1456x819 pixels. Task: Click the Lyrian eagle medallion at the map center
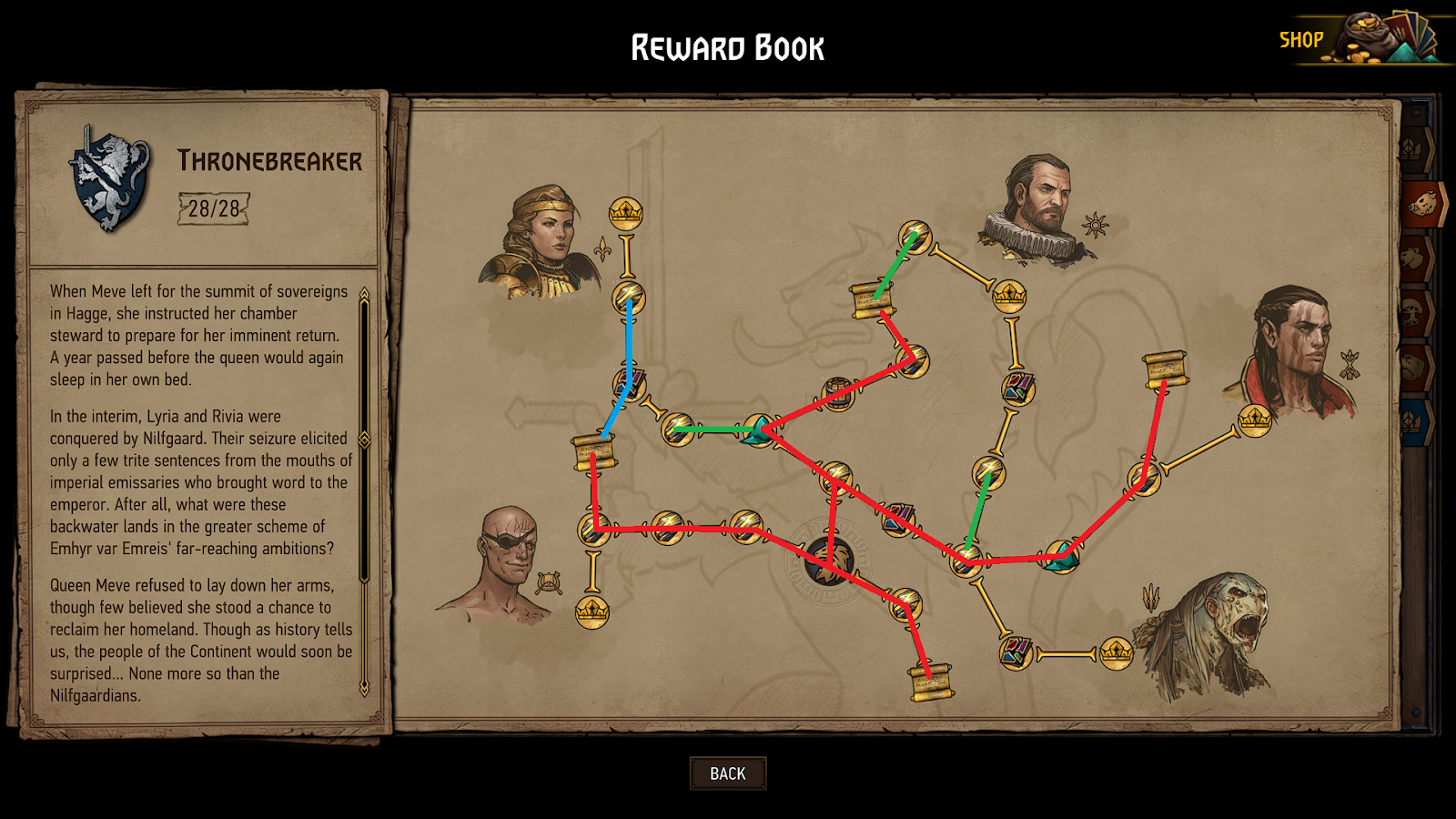pos(829,562)
